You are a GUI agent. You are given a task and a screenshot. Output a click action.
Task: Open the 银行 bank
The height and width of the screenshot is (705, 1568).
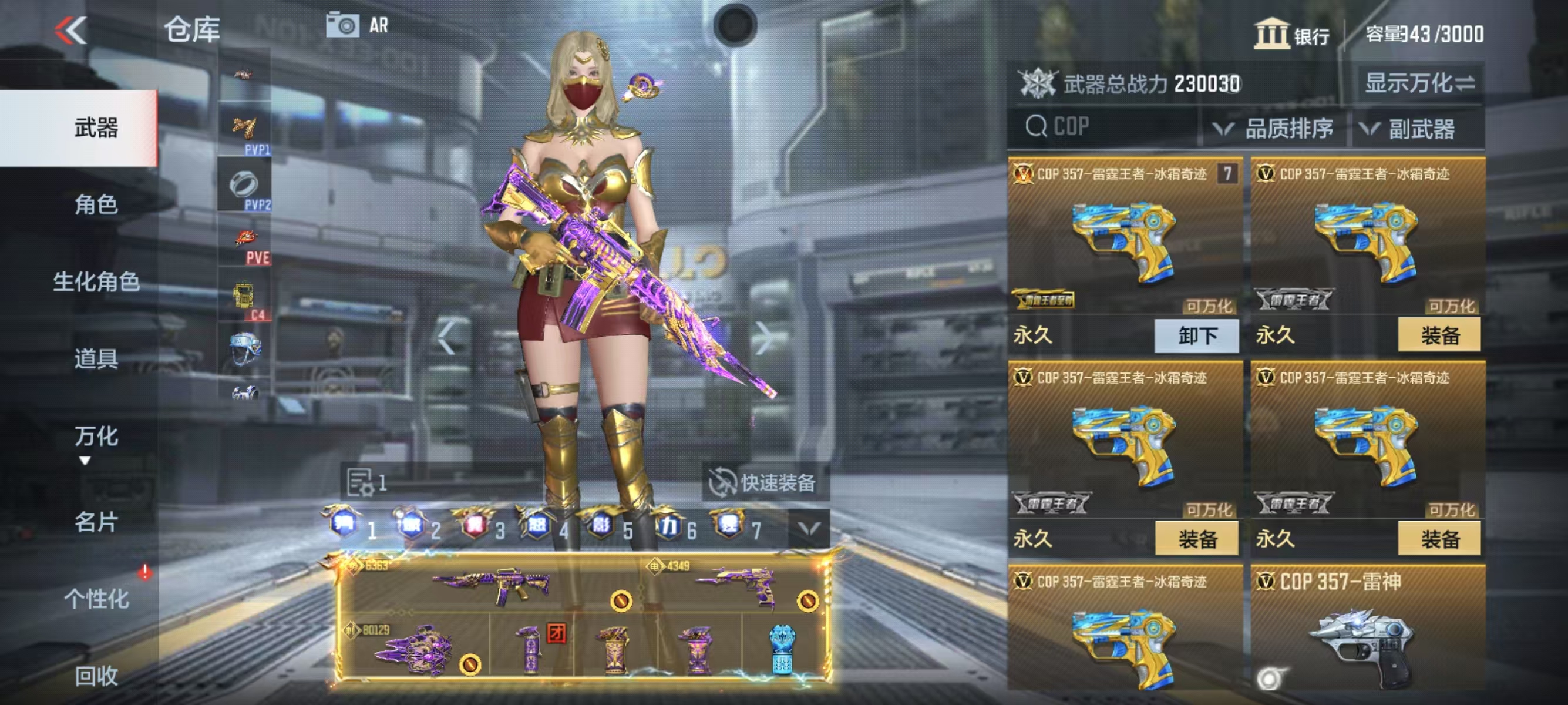point(1291,34)
